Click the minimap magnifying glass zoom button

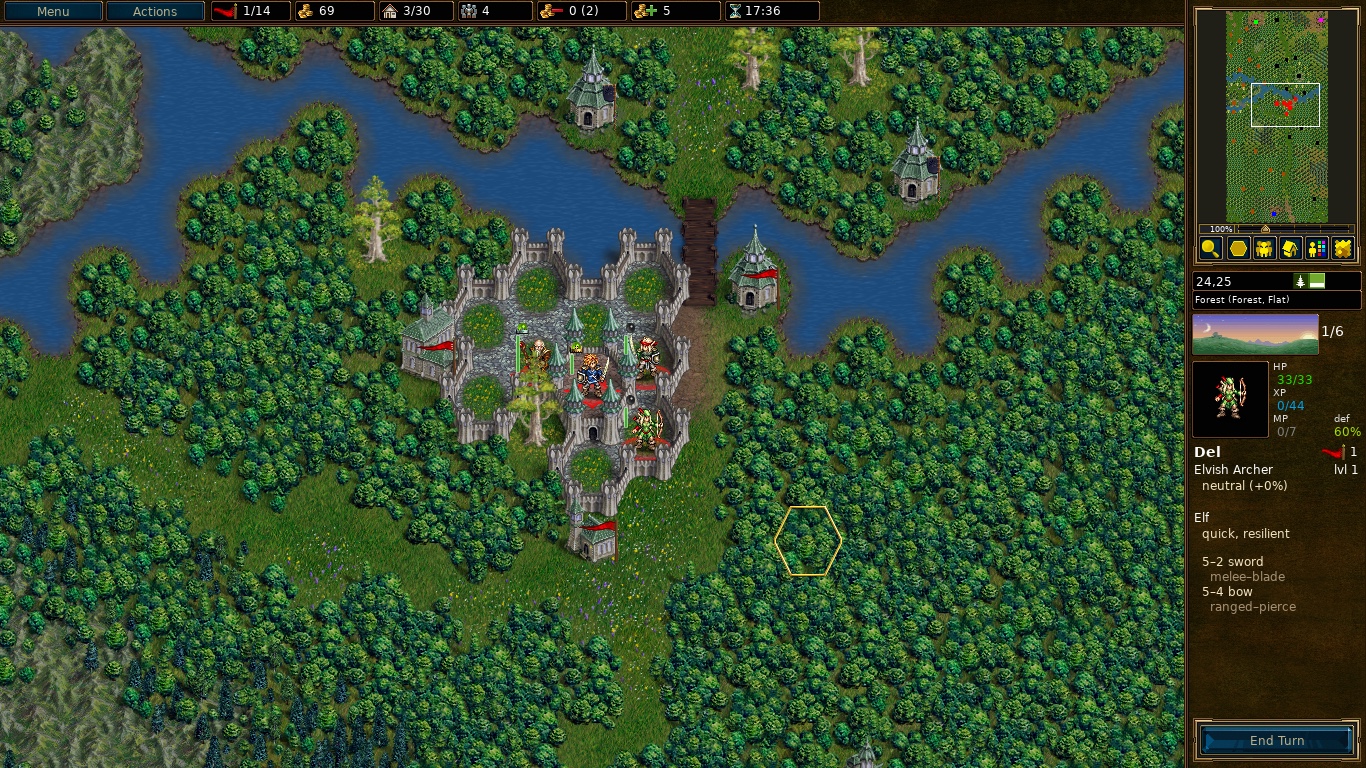pyautogui.click(x=1210, y=249)
